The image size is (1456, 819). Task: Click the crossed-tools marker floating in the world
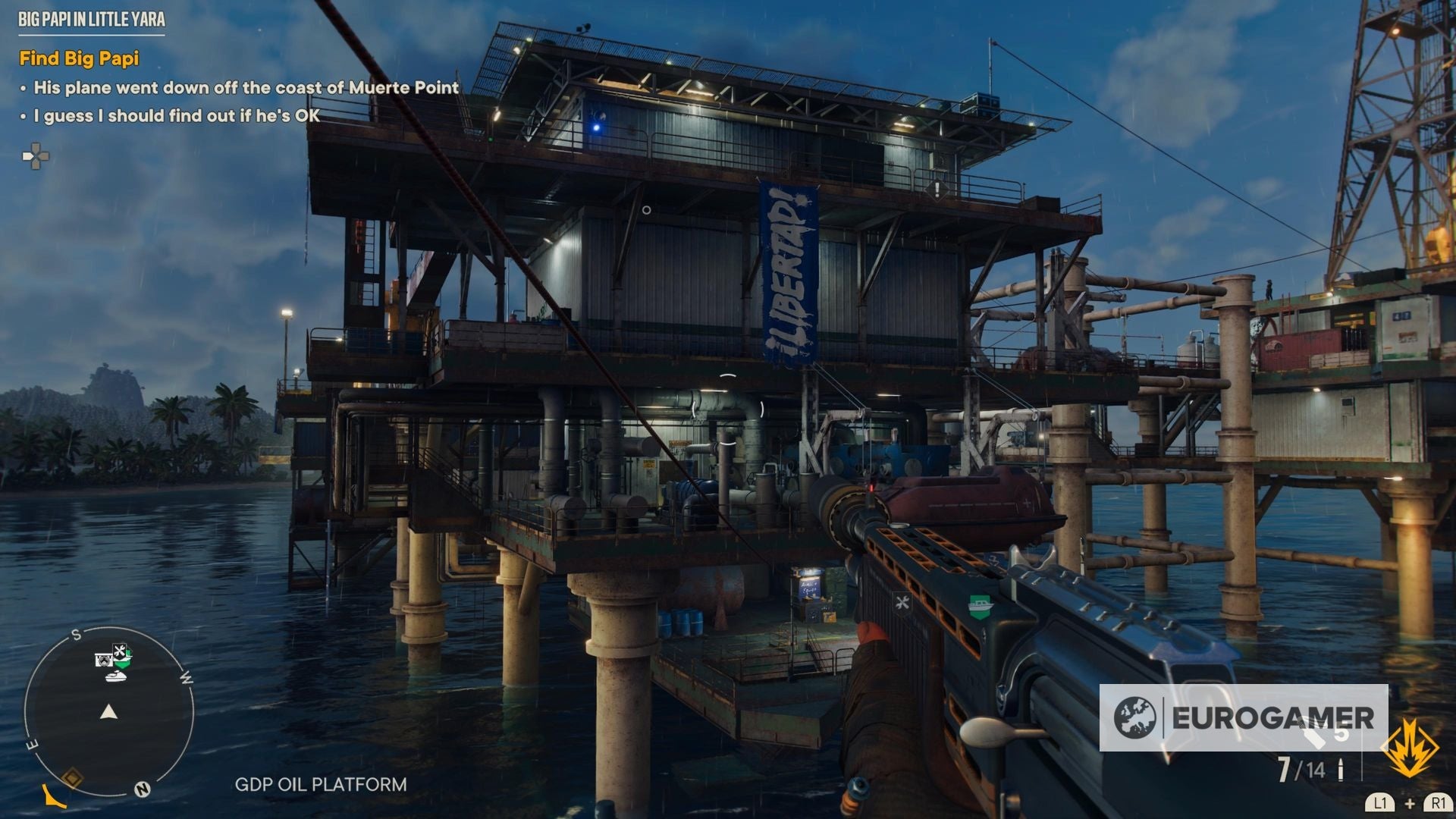point(902,603)
